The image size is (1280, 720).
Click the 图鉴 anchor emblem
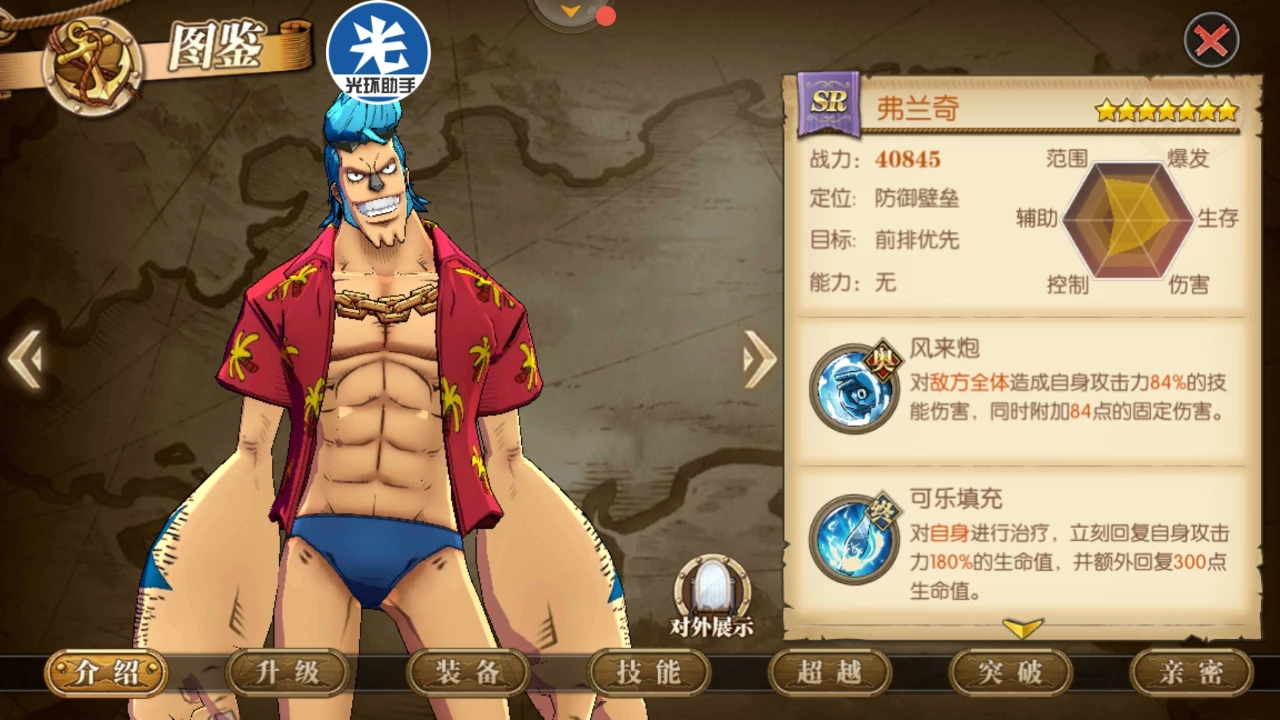coord(92,65)
